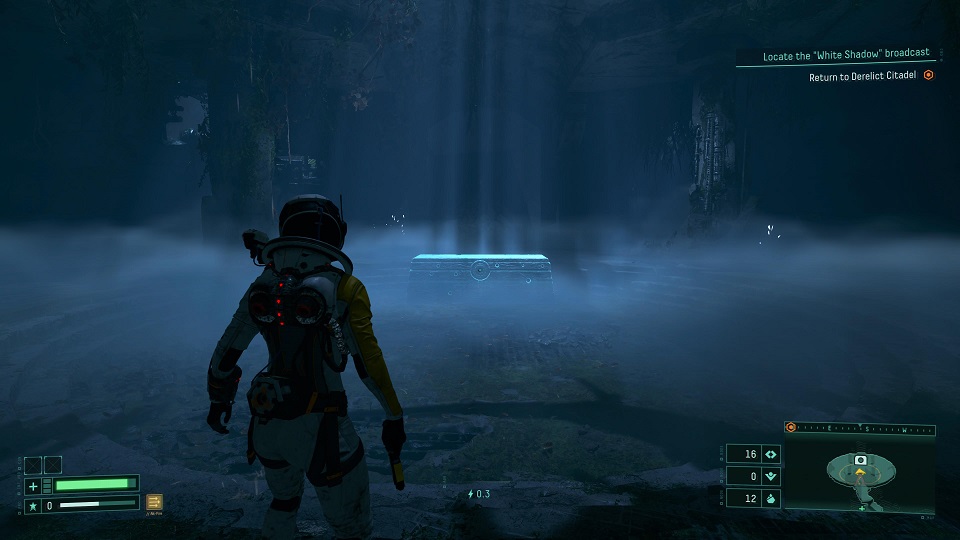Select the orange Derelict Citadel objective marker
Image resolution: width=960 pixels, height=540 pixels.
click(928, 75)
